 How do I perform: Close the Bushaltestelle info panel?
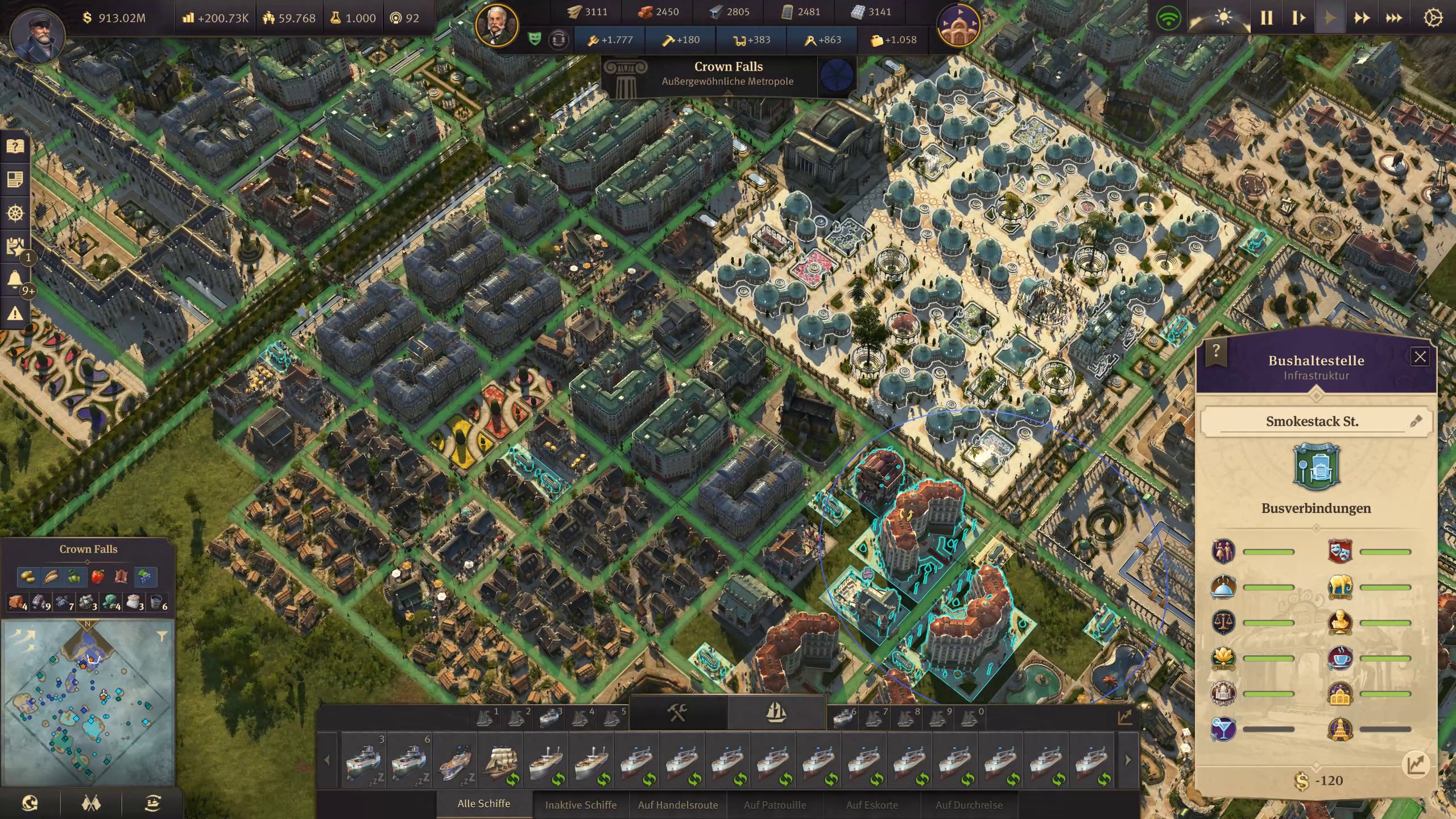pyautogui.click(x=1420, y=357)
